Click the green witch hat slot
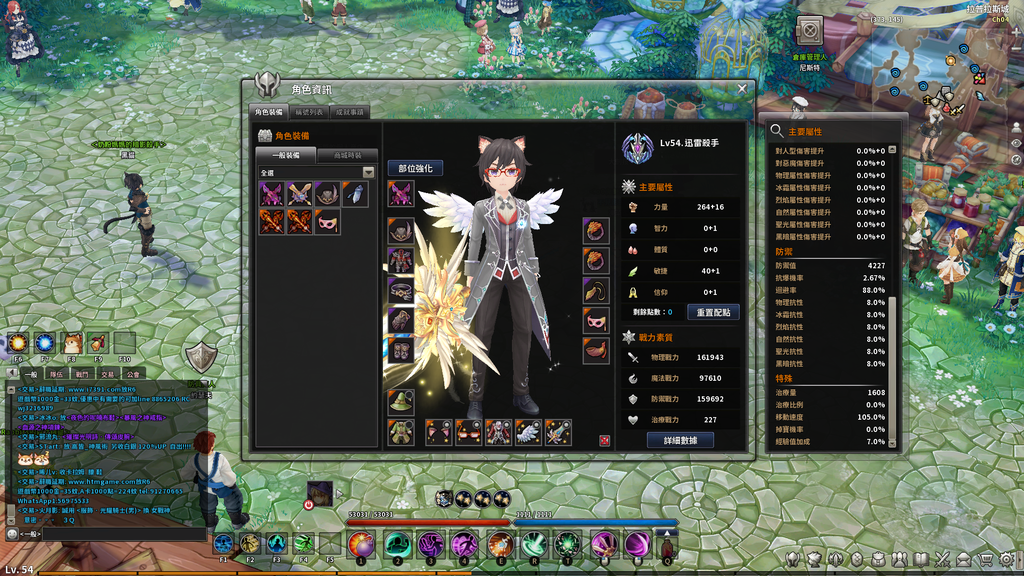The width and height of the screenshot is (1024, 576). click(x=401, y=402)
